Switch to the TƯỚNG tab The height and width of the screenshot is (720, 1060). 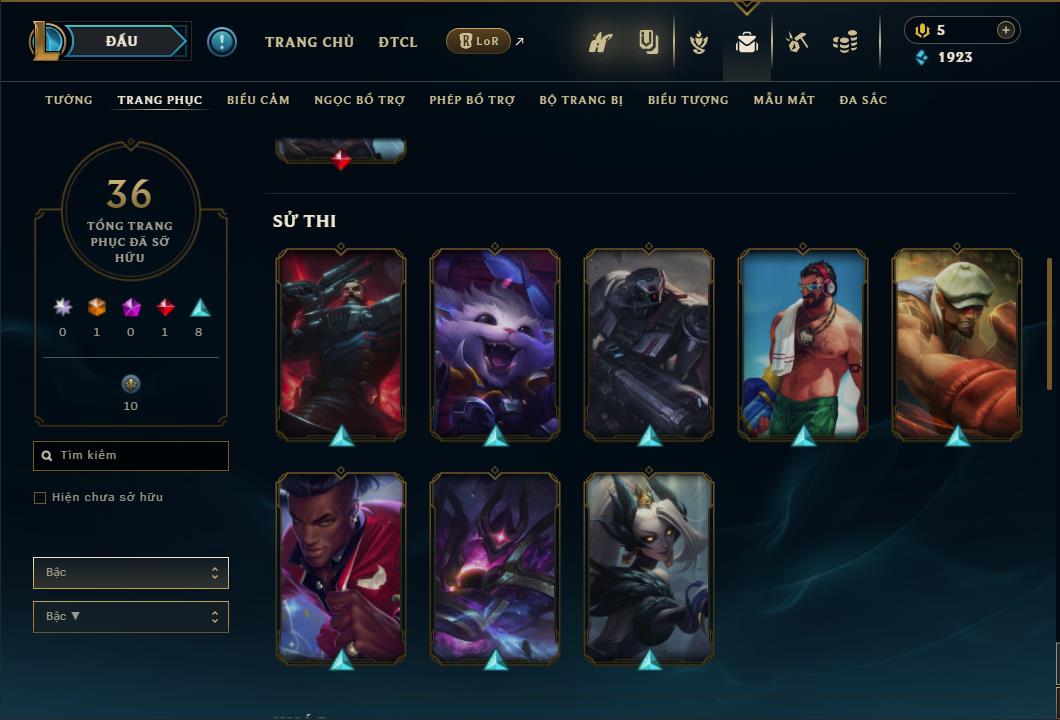(x=69, y=100)
